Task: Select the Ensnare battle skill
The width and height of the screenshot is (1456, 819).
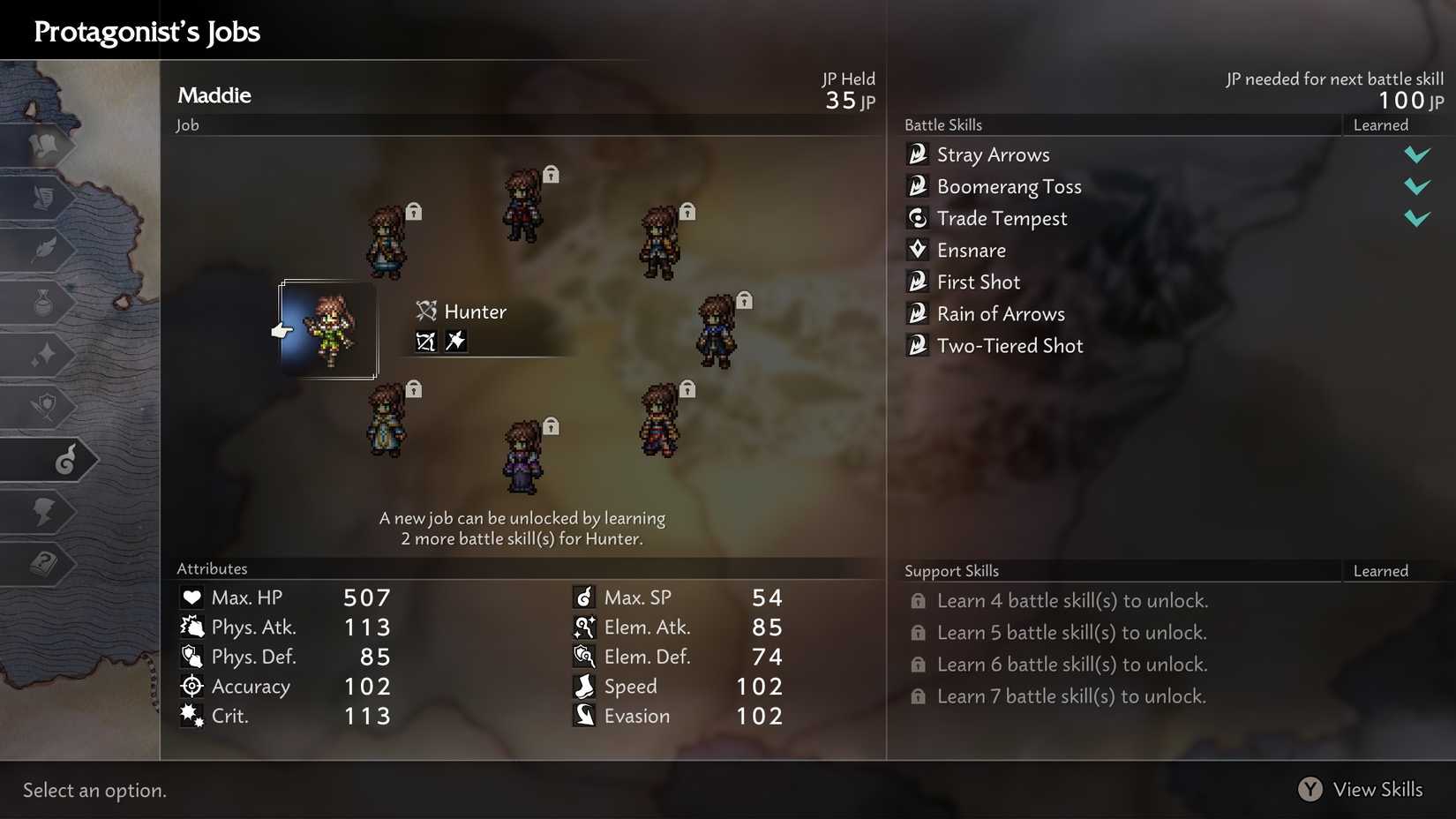Action: coord(970,250)
